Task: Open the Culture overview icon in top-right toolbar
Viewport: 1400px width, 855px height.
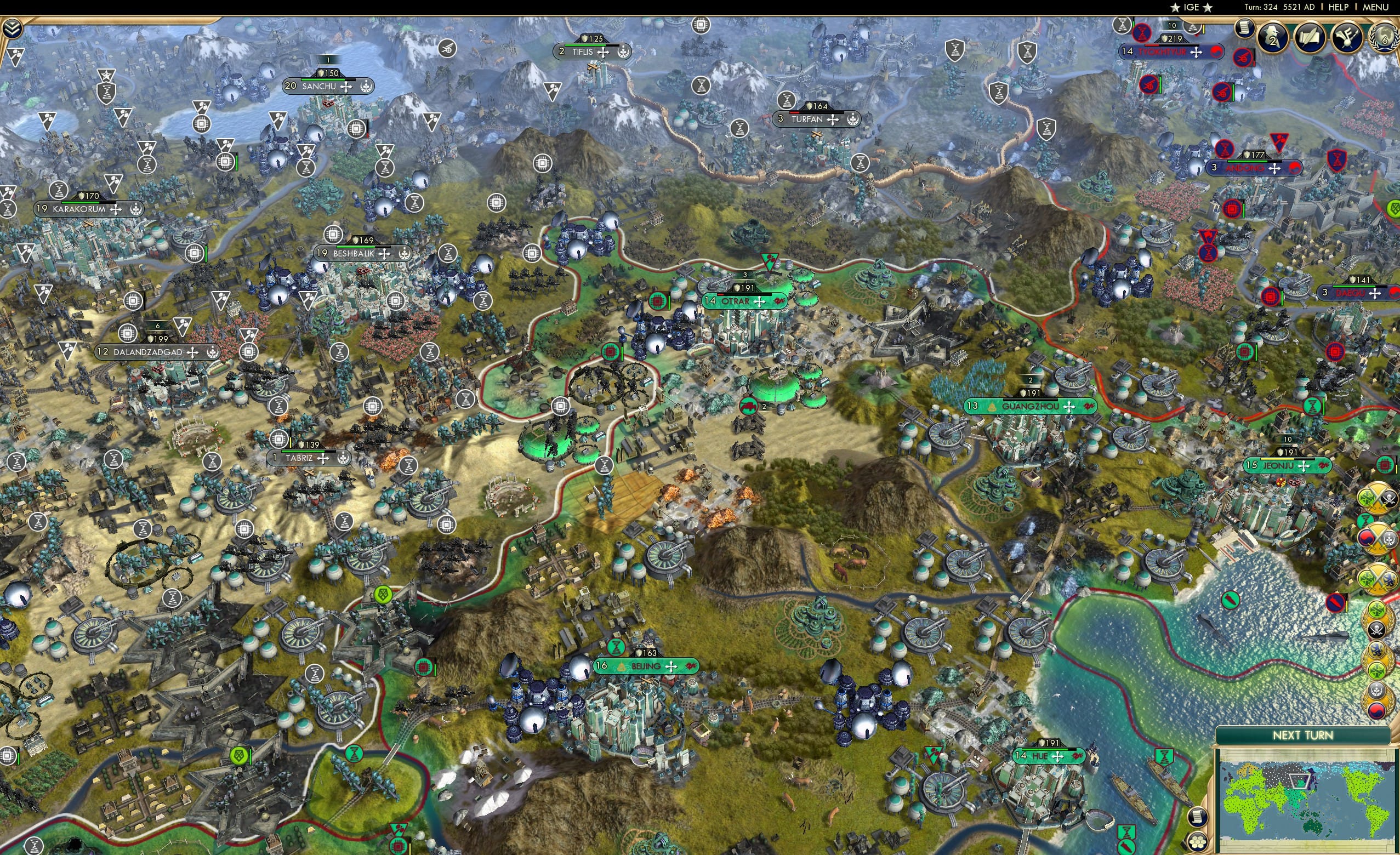Action: 1347,37
